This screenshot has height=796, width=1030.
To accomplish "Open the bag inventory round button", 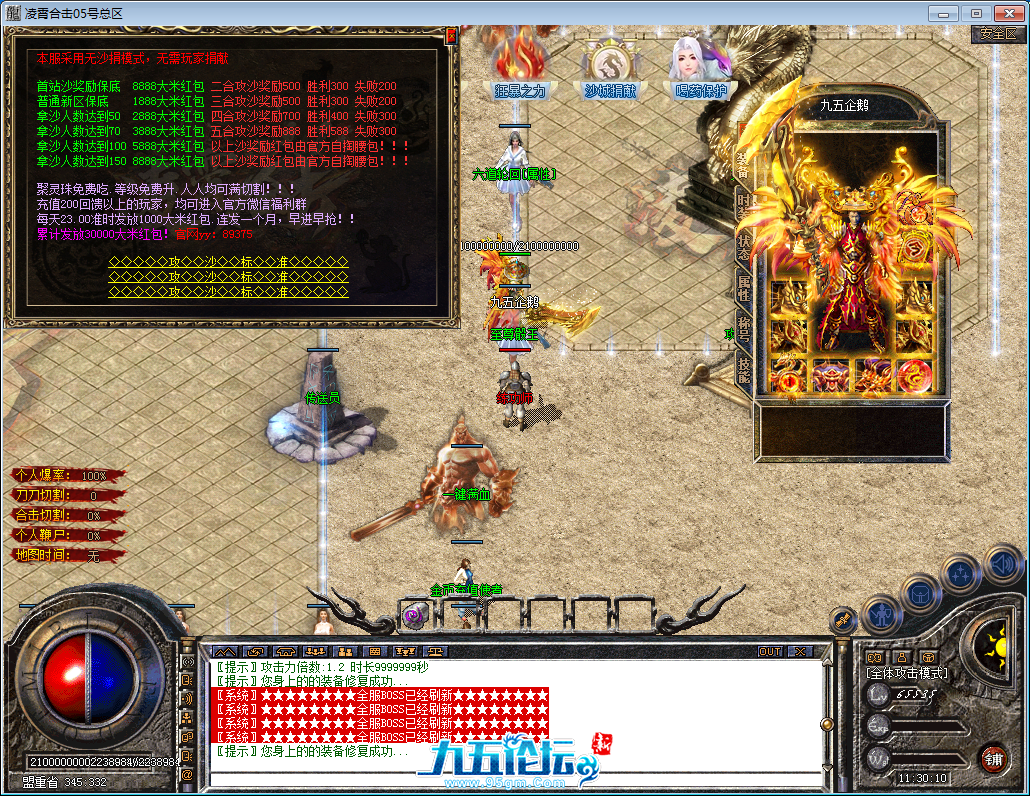I will [x=919, y=594].
